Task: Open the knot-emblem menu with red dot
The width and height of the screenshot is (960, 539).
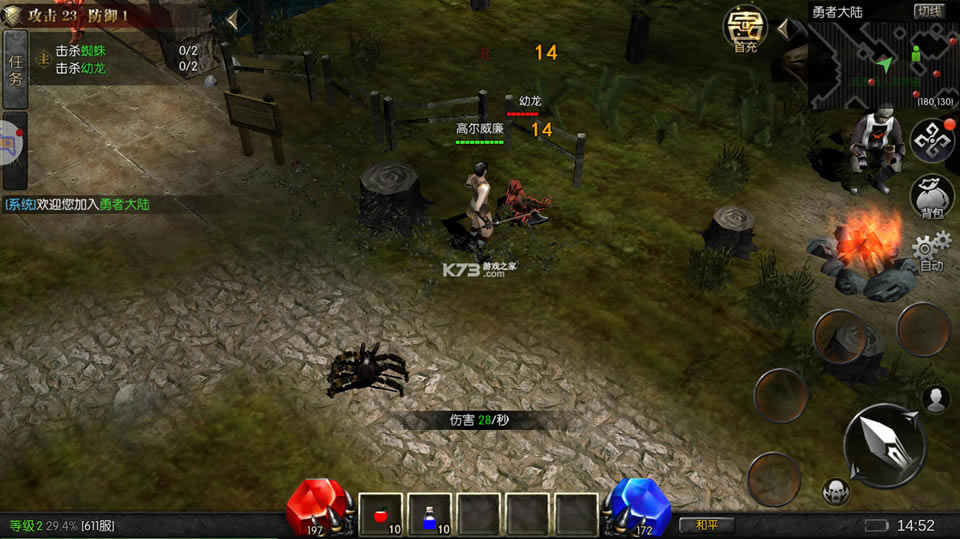Action: tap(930, 141)
